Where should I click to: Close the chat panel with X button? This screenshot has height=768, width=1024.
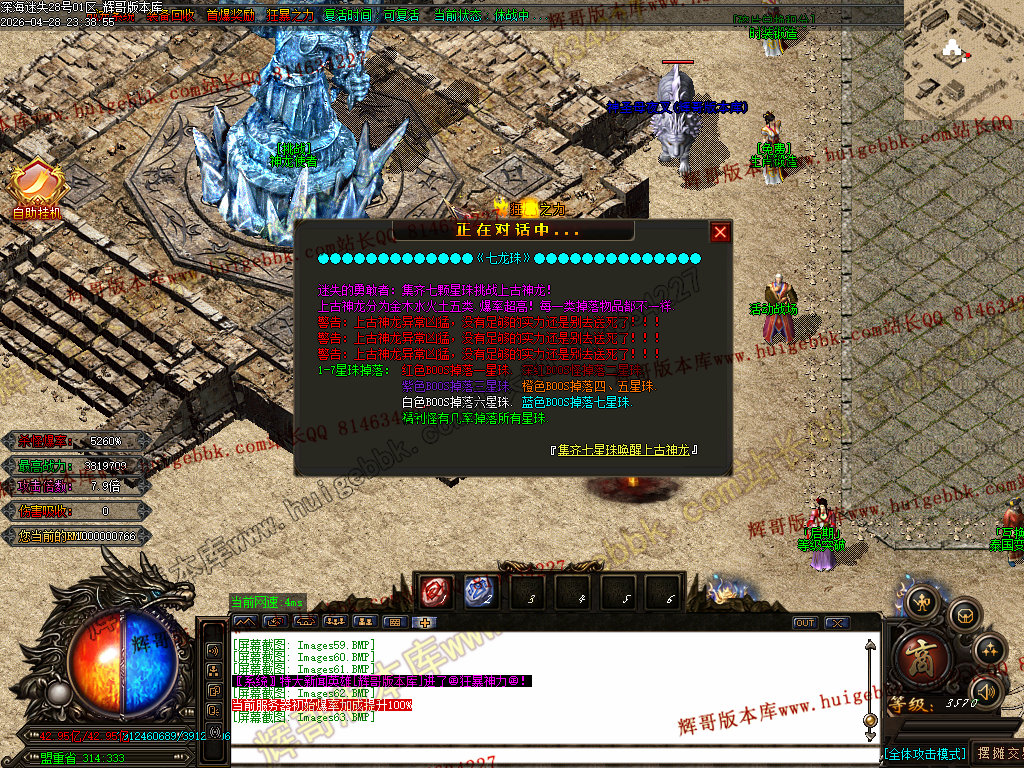(x=837, y=623)
